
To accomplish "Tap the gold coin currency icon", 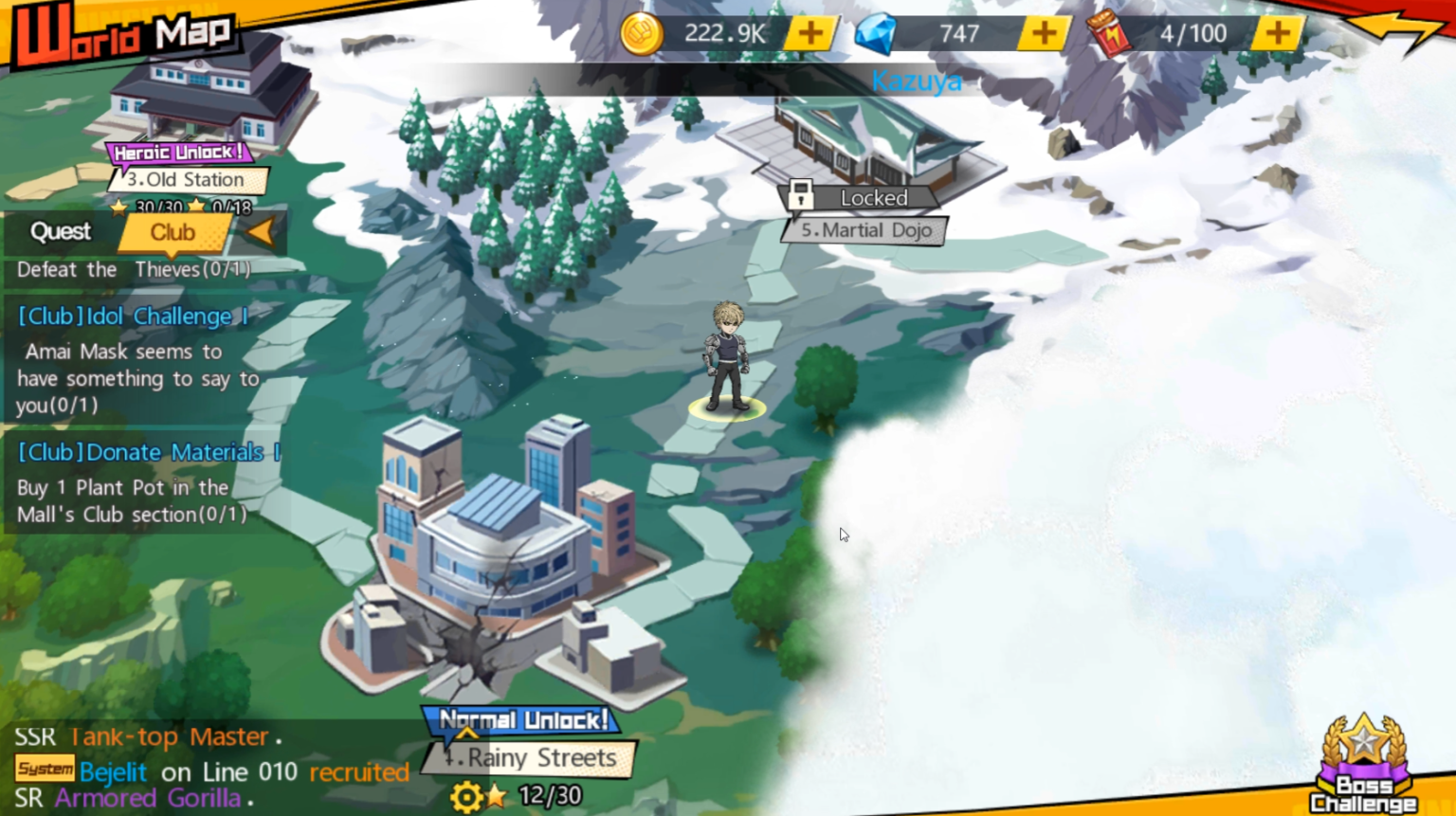I will click(x=641, y=33).
